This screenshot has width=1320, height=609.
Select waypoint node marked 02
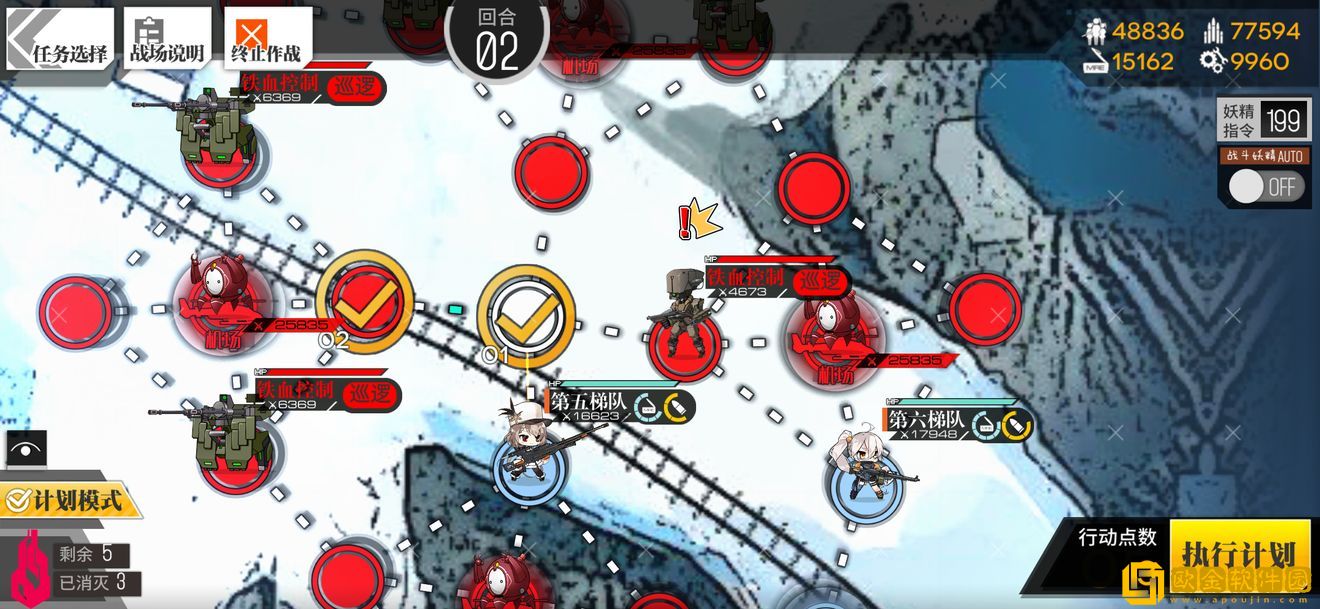click(x=363, y=299)
